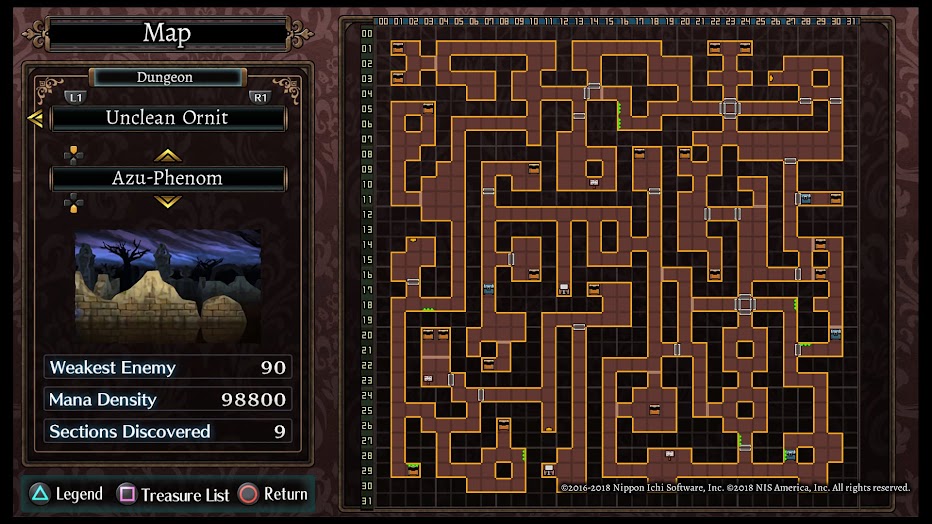Image resolution: width=932 pixels, height=524 pixels.
Task: Return from the map screen
Action: (273, 494)
